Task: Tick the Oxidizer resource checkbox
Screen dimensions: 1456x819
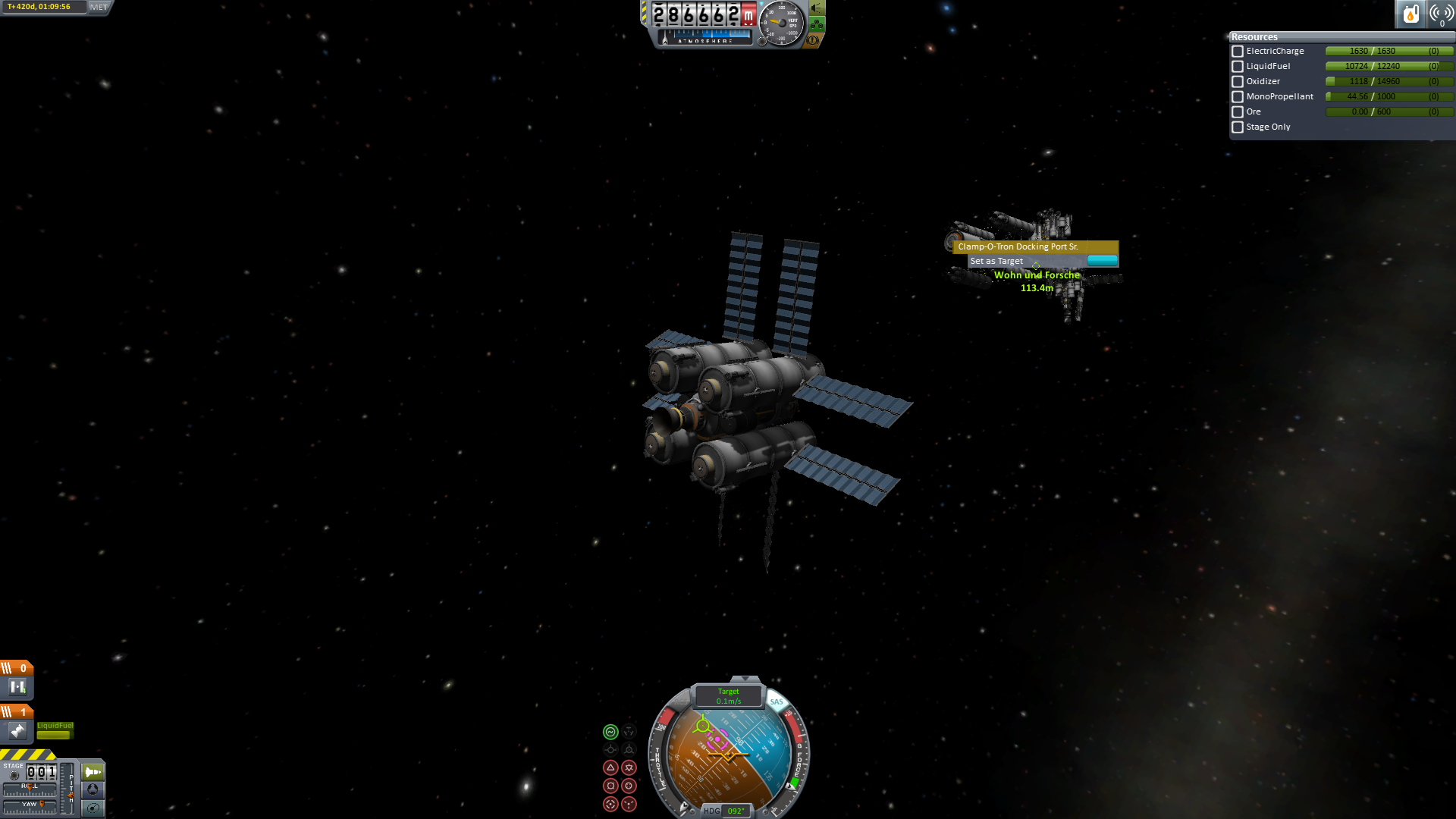Action: click(1238, 82)
